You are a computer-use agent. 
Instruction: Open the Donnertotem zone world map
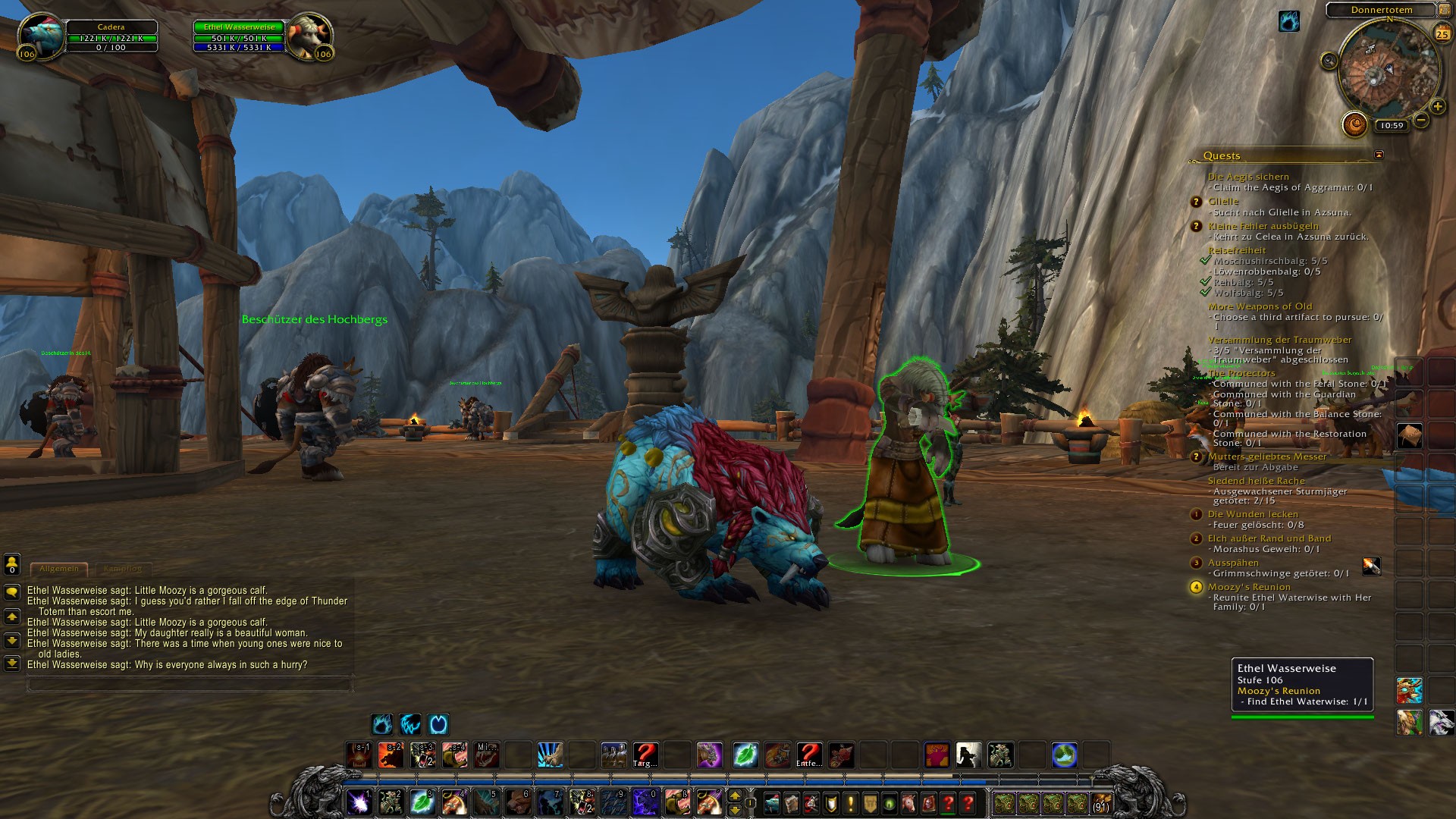click(x=1381, y=10)
